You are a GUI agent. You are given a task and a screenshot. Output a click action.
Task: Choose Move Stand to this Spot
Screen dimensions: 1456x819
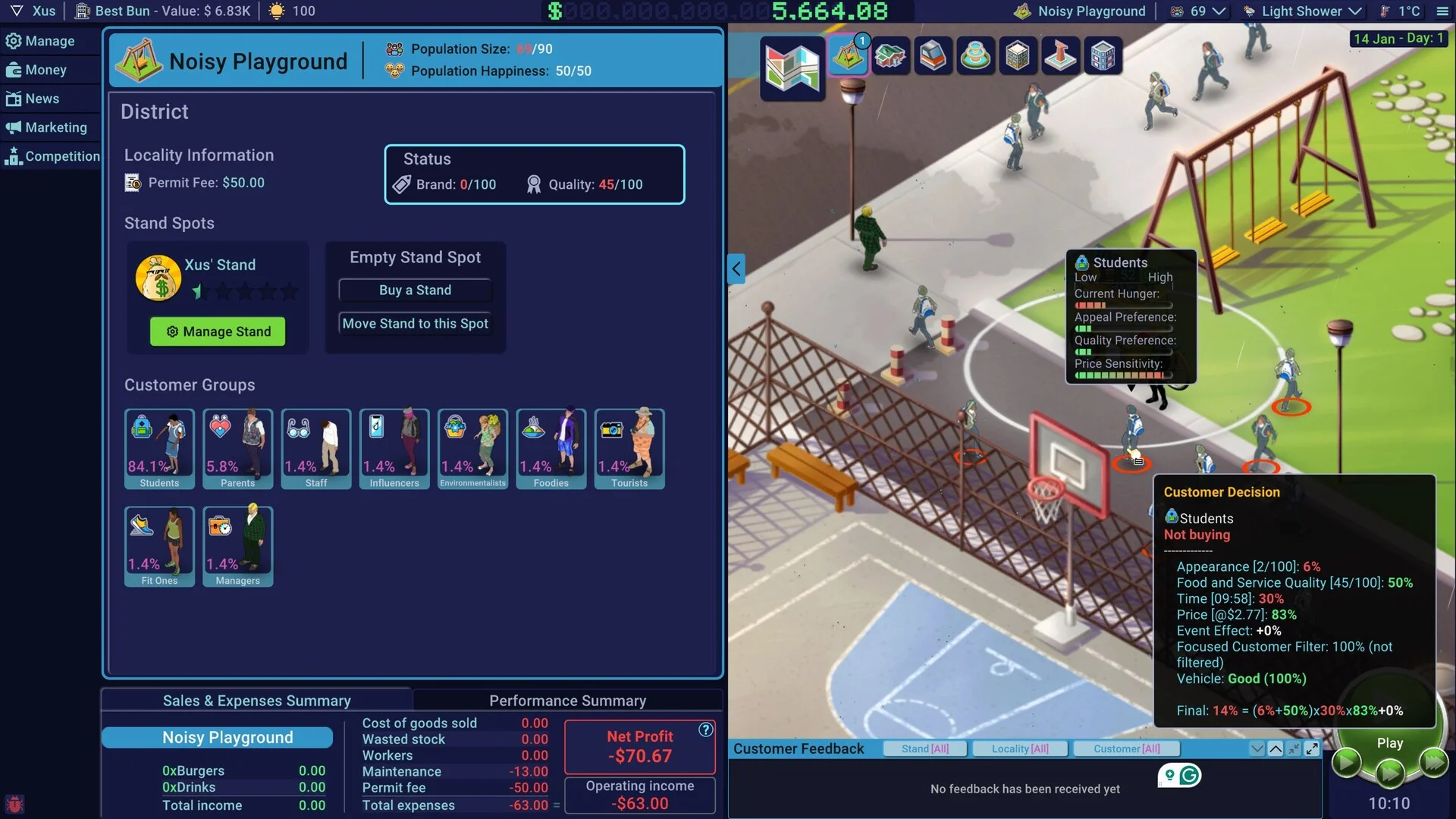tap(415, 324)
